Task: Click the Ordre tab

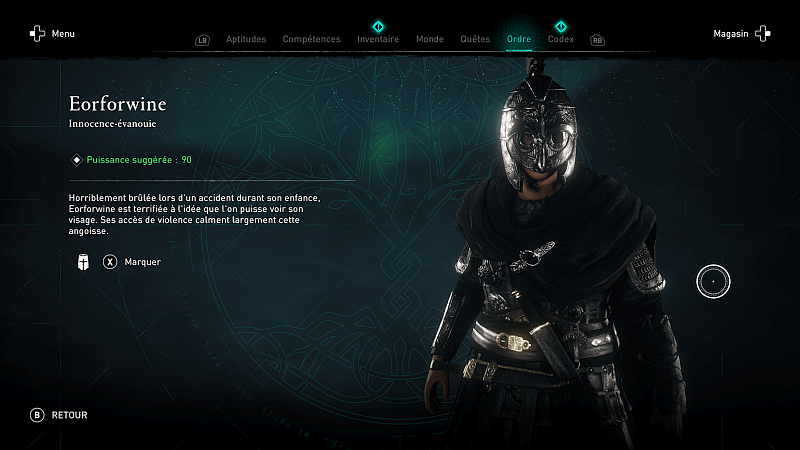Action: coord(519,39)
